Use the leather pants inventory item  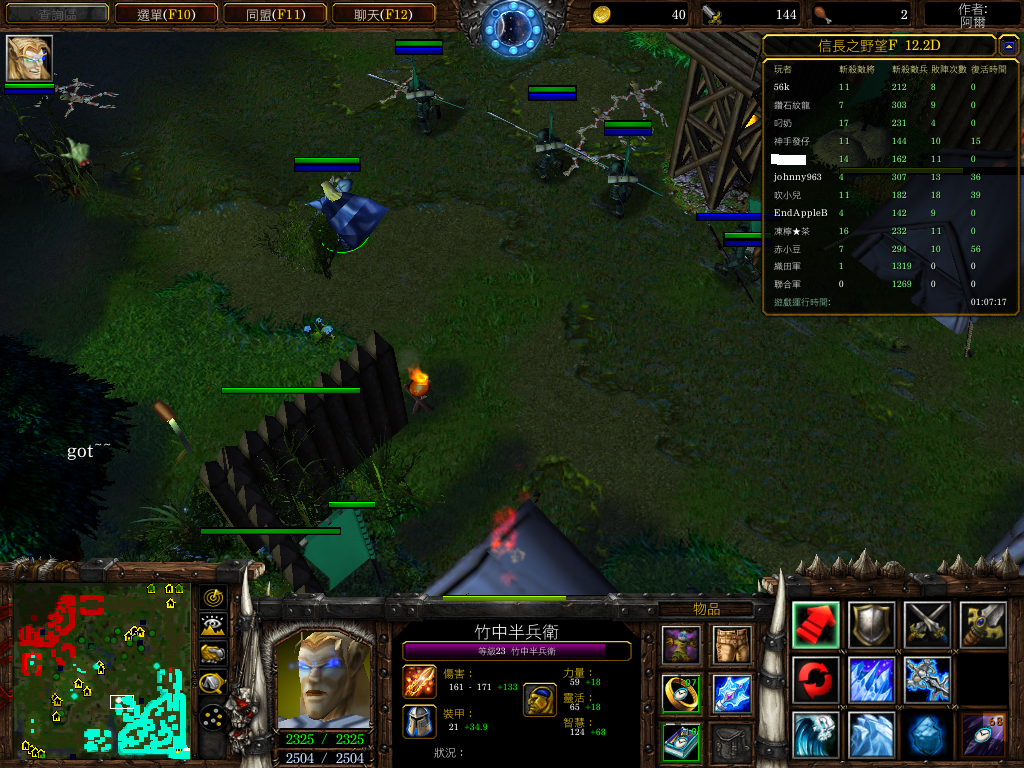point(732,646)
